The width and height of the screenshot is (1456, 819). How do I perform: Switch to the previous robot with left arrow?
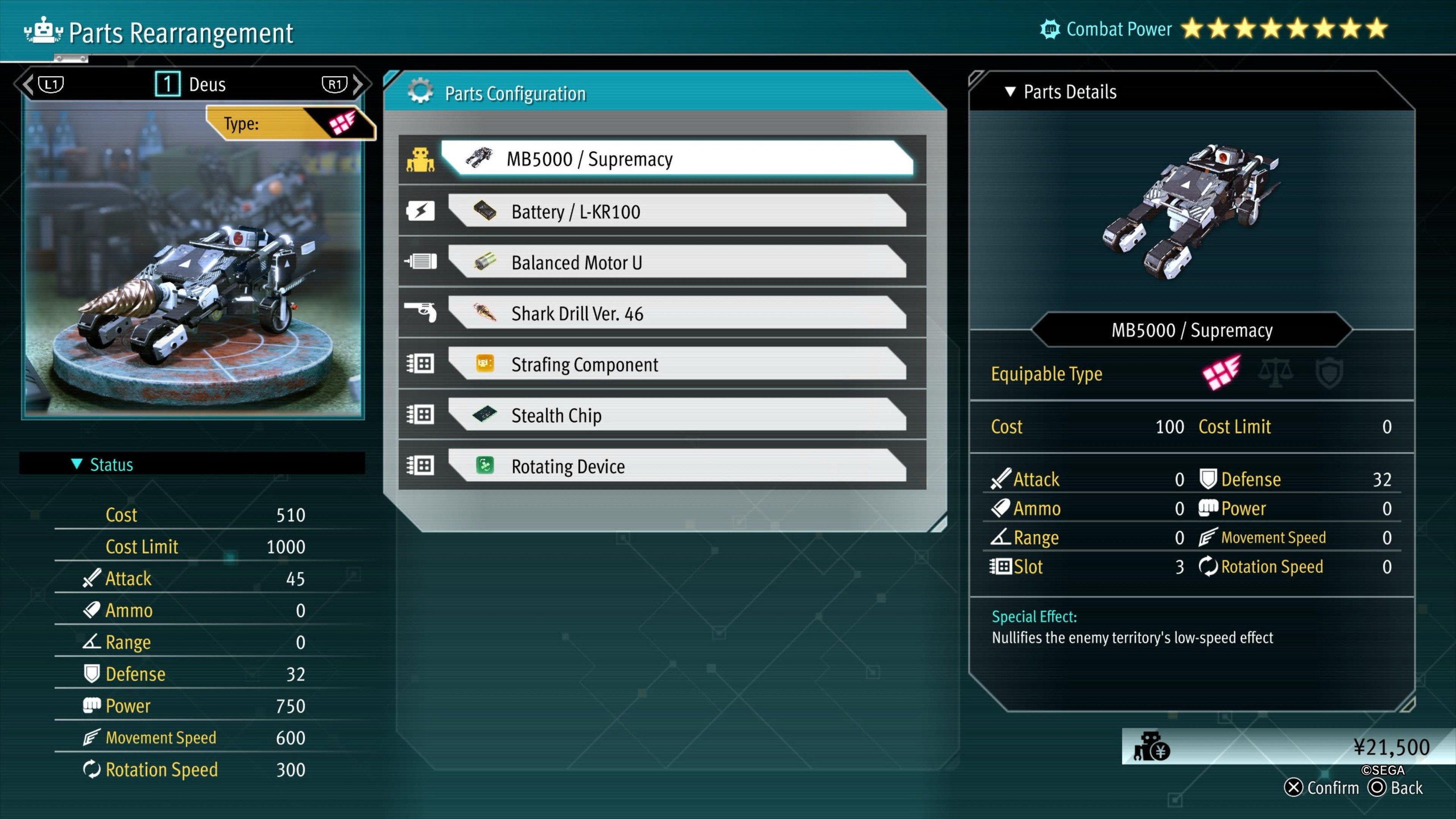coord(28,84)
